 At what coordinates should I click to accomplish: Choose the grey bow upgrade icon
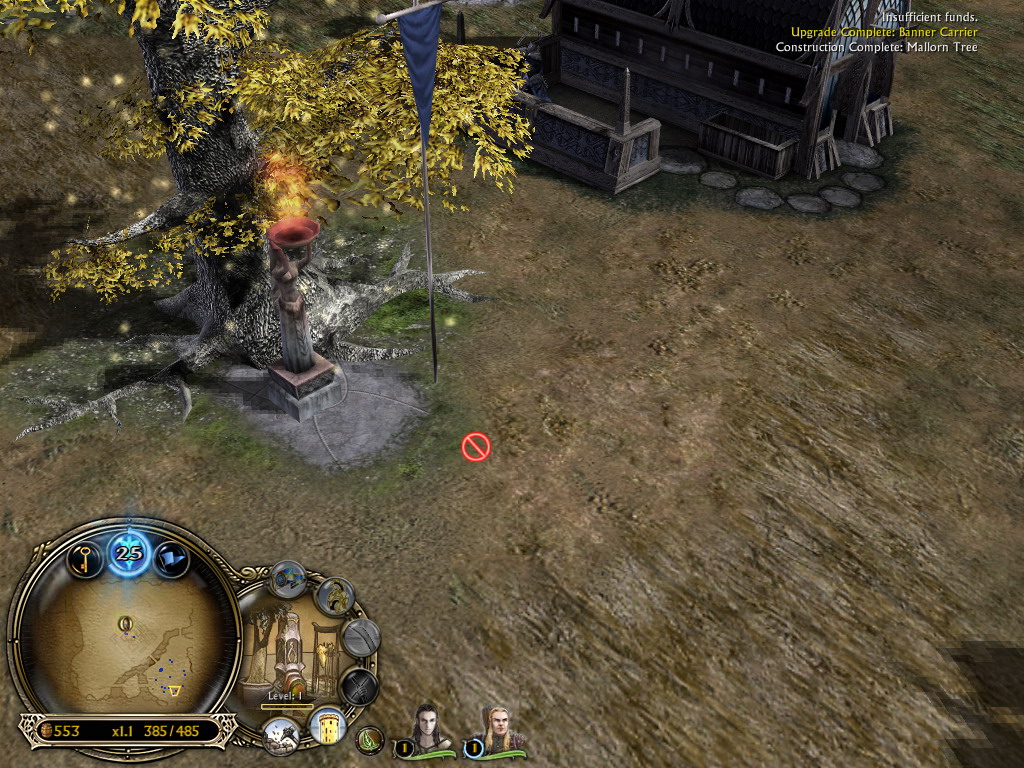tap(360, 637)
